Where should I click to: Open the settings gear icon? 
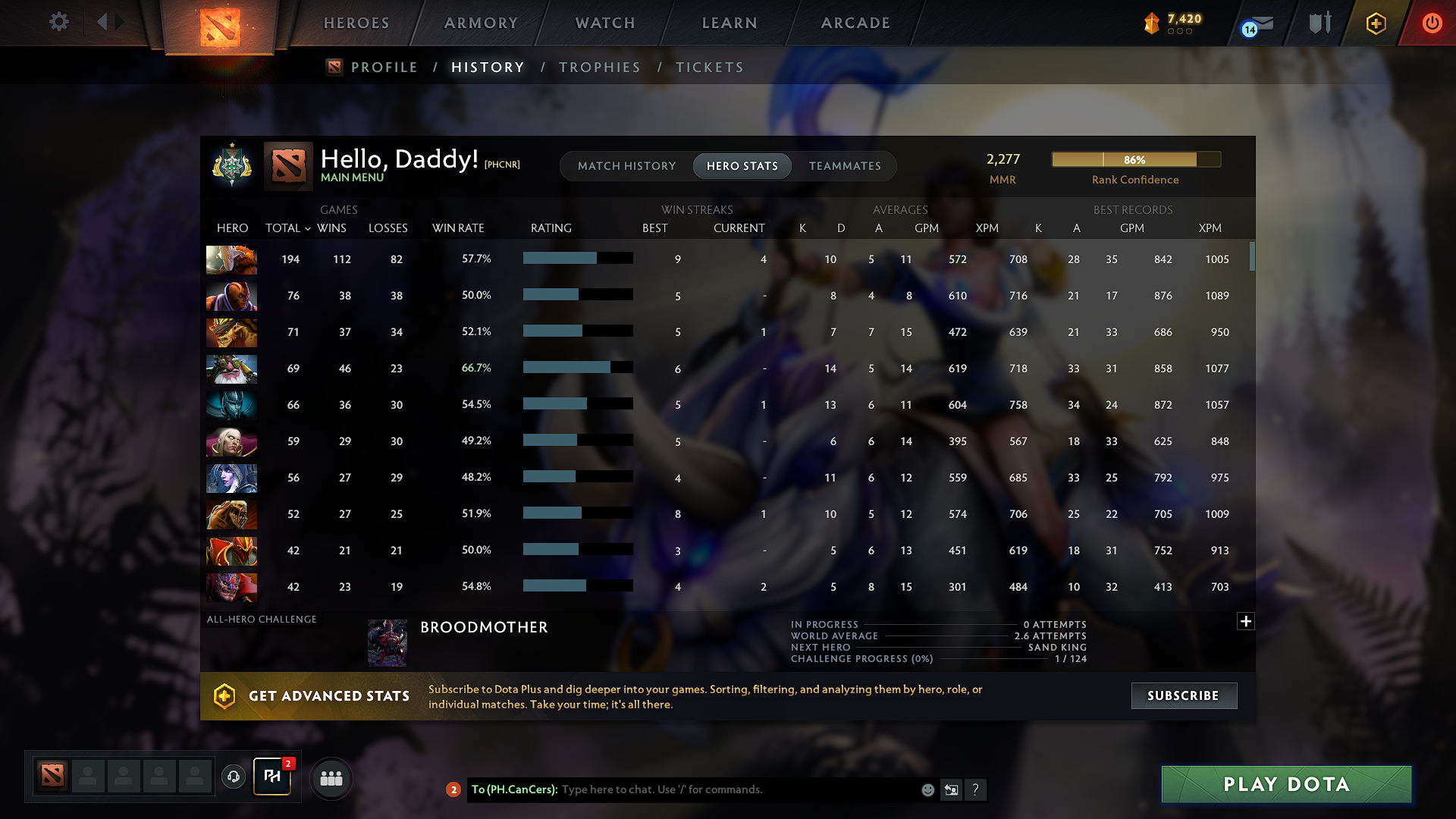[x=59, y=23]
